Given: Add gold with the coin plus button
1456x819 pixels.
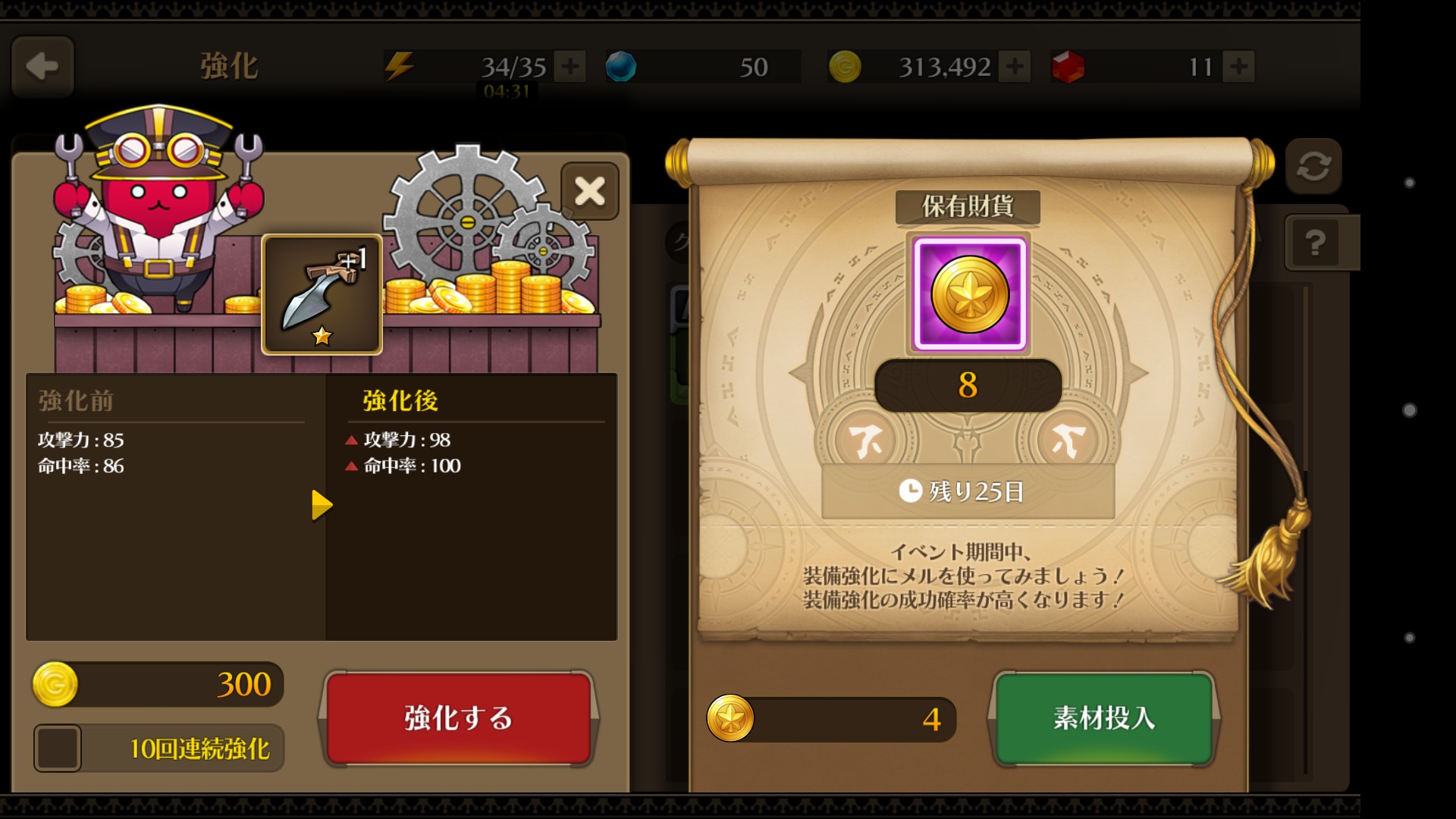Looking at the screenshot, I should pyautogui.click(x=1014, y=67).
